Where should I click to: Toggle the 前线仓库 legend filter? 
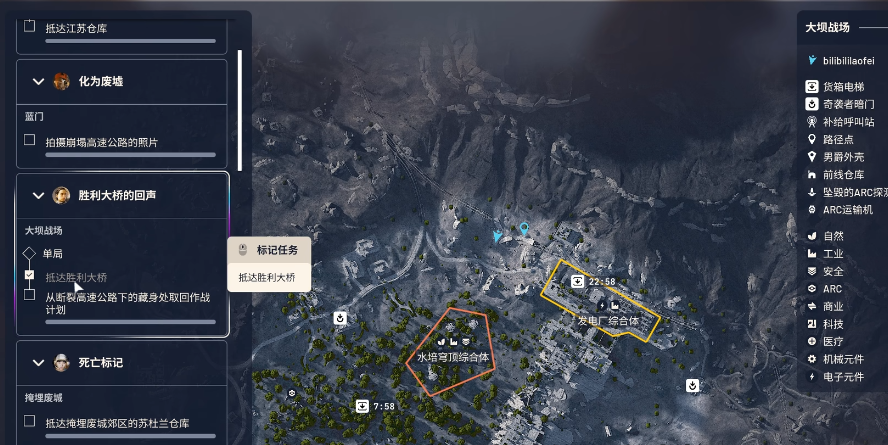click(813, 174)
